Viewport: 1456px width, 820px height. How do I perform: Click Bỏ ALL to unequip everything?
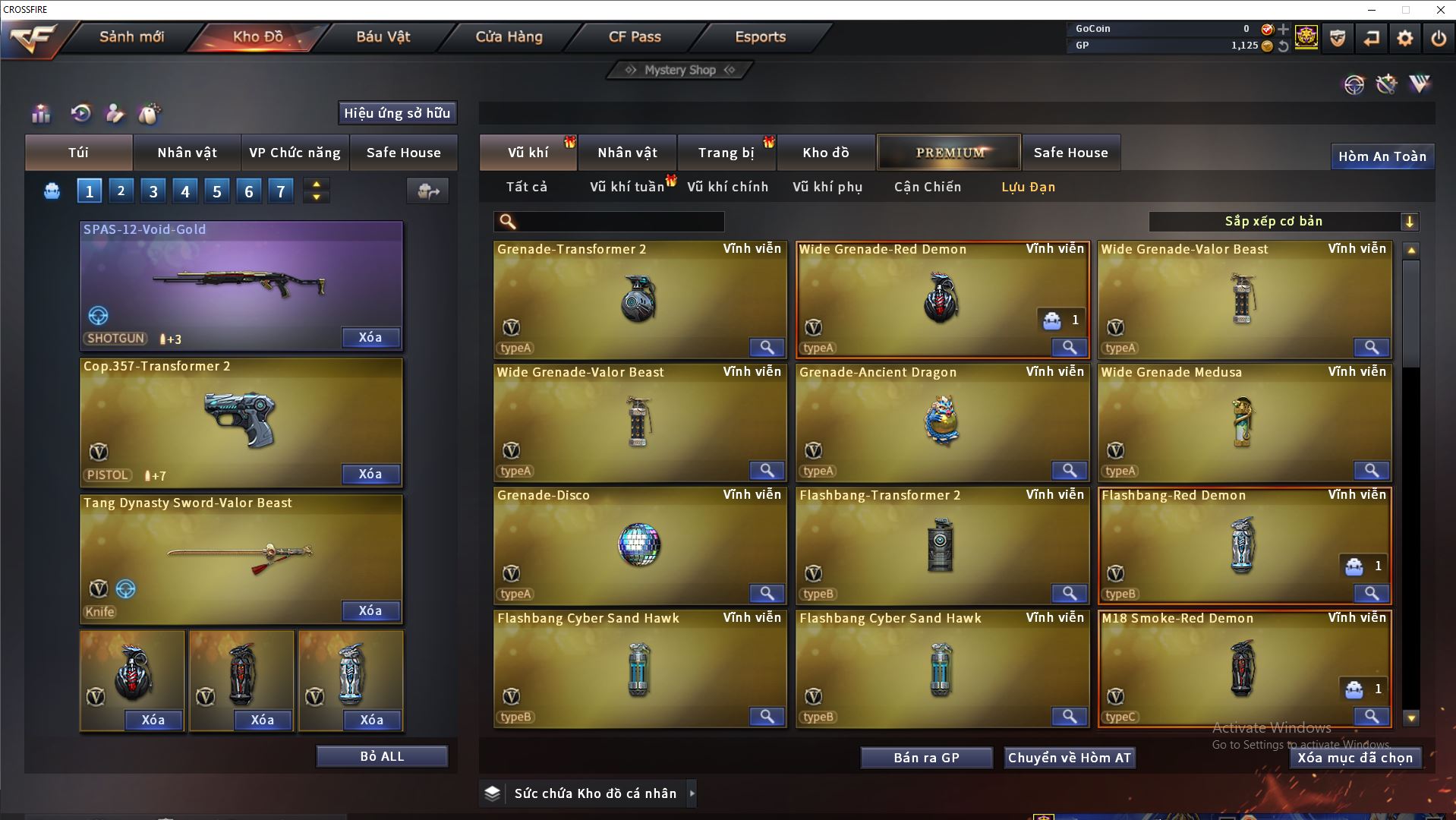382,756
